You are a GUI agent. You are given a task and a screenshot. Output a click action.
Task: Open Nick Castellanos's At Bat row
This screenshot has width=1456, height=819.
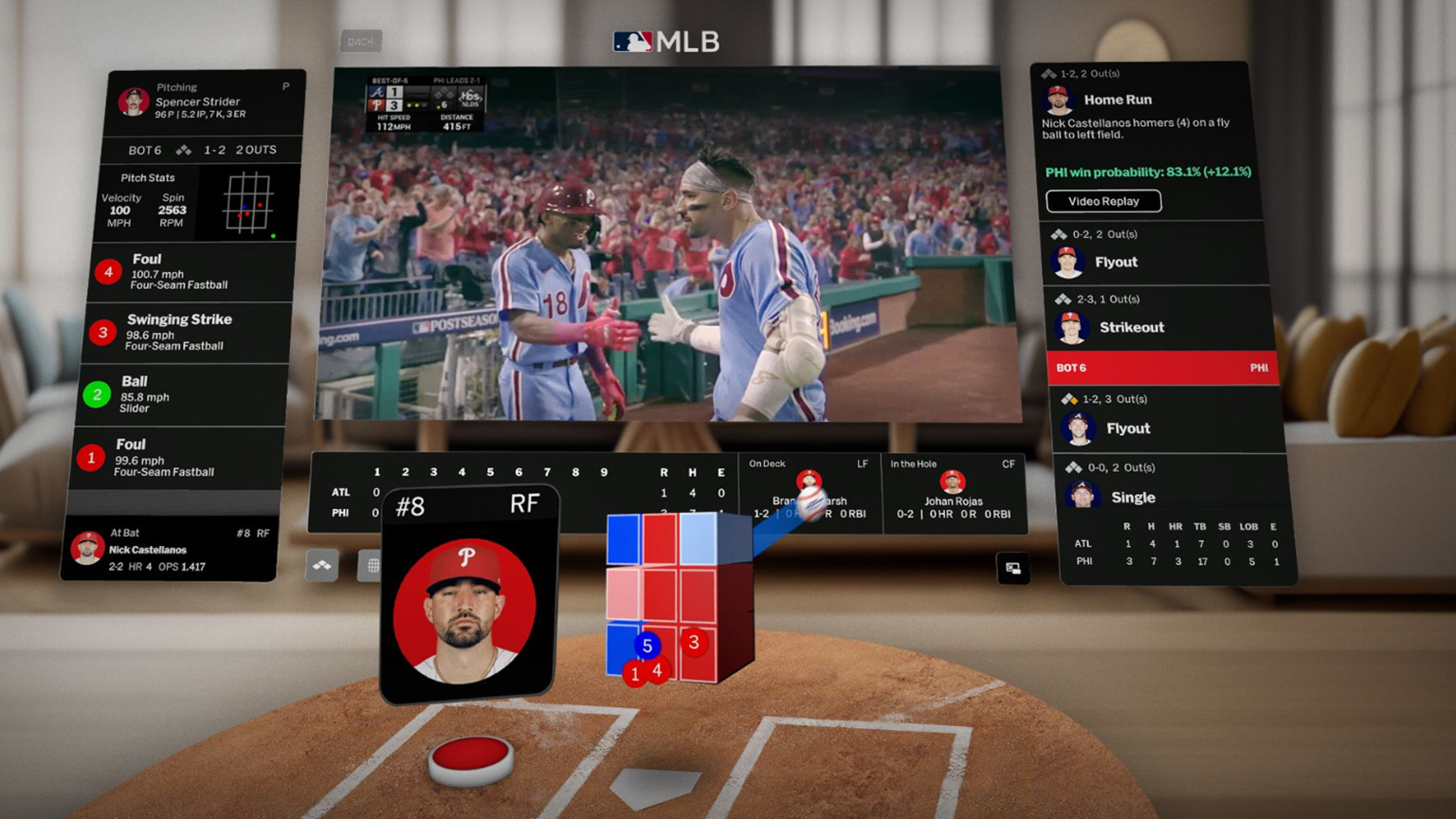click(x=171, y=550)
